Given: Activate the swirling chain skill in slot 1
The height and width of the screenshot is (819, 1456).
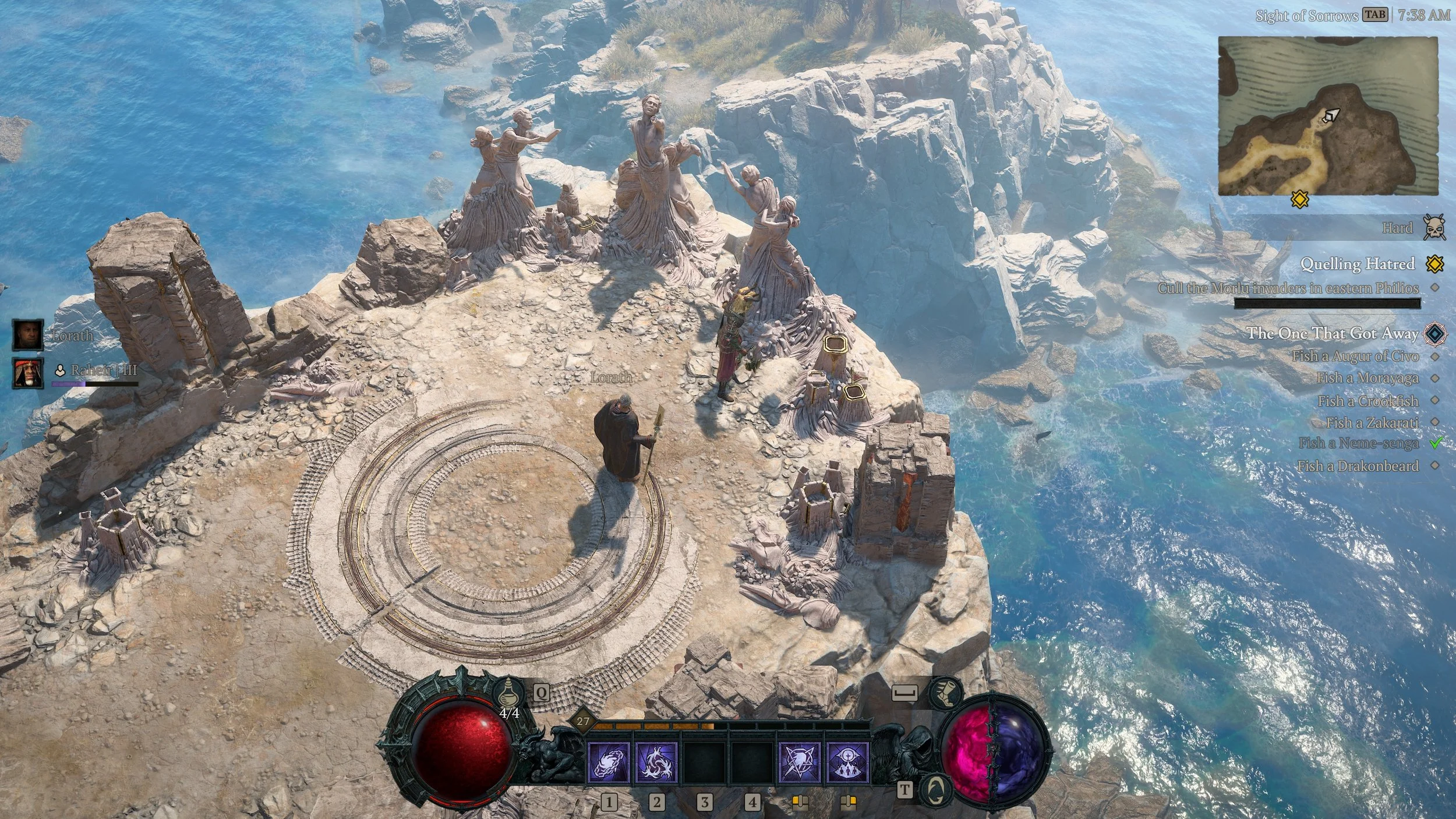Looking at the screenshot, I should coord(609,762).
